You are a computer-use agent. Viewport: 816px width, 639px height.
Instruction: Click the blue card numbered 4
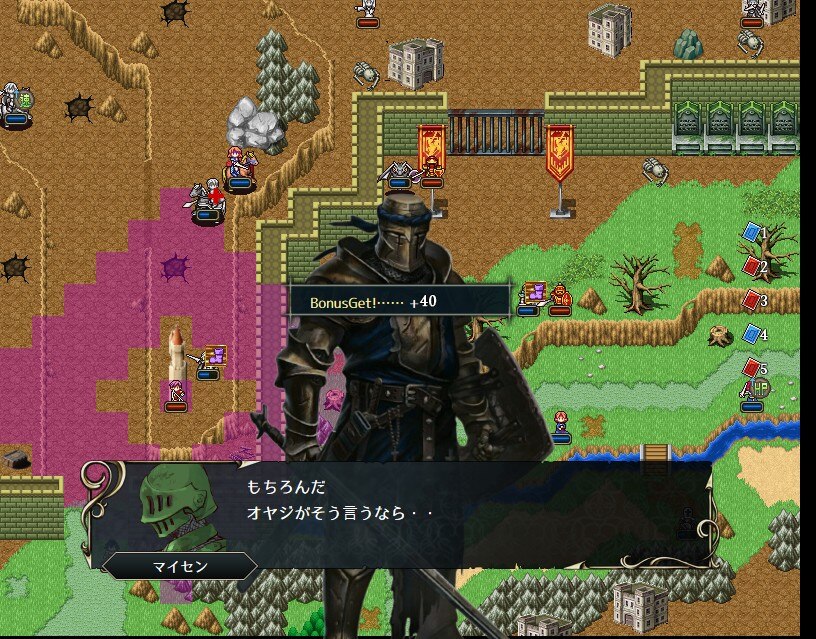pyautogui.click(x=752, y=333)
